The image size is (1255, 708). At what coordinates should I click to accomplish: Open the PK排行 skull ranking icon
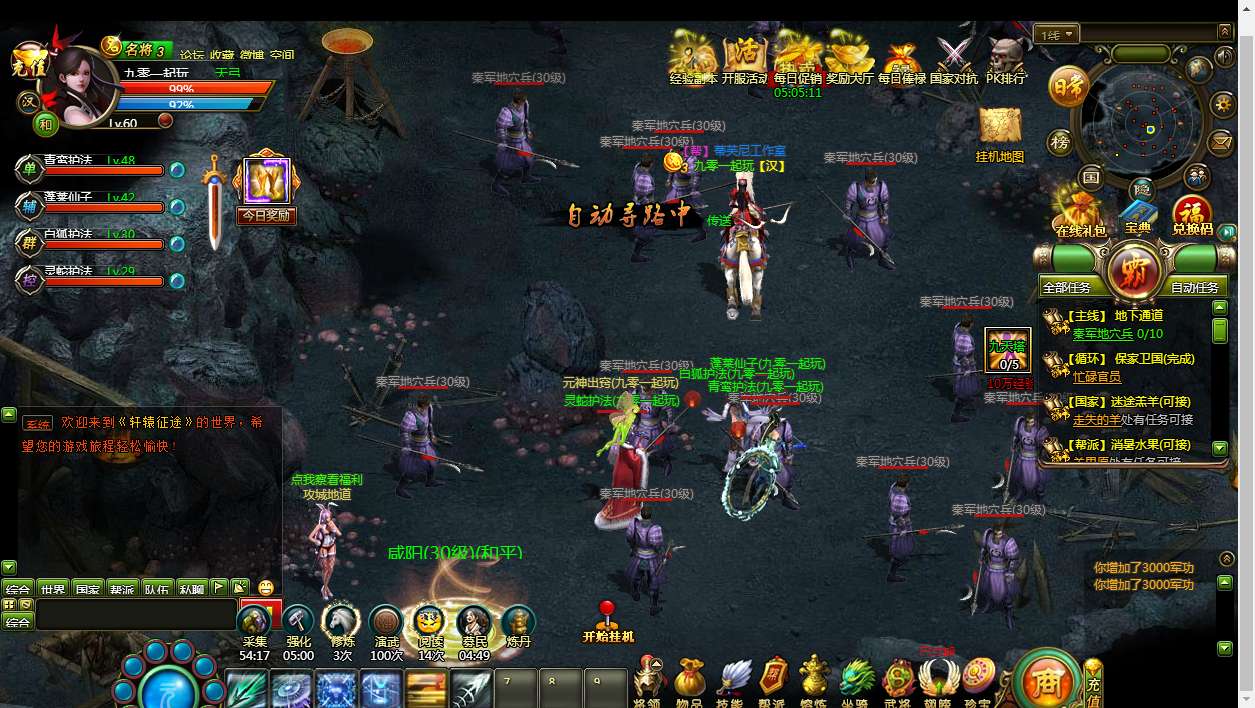tap(1006, 58)
